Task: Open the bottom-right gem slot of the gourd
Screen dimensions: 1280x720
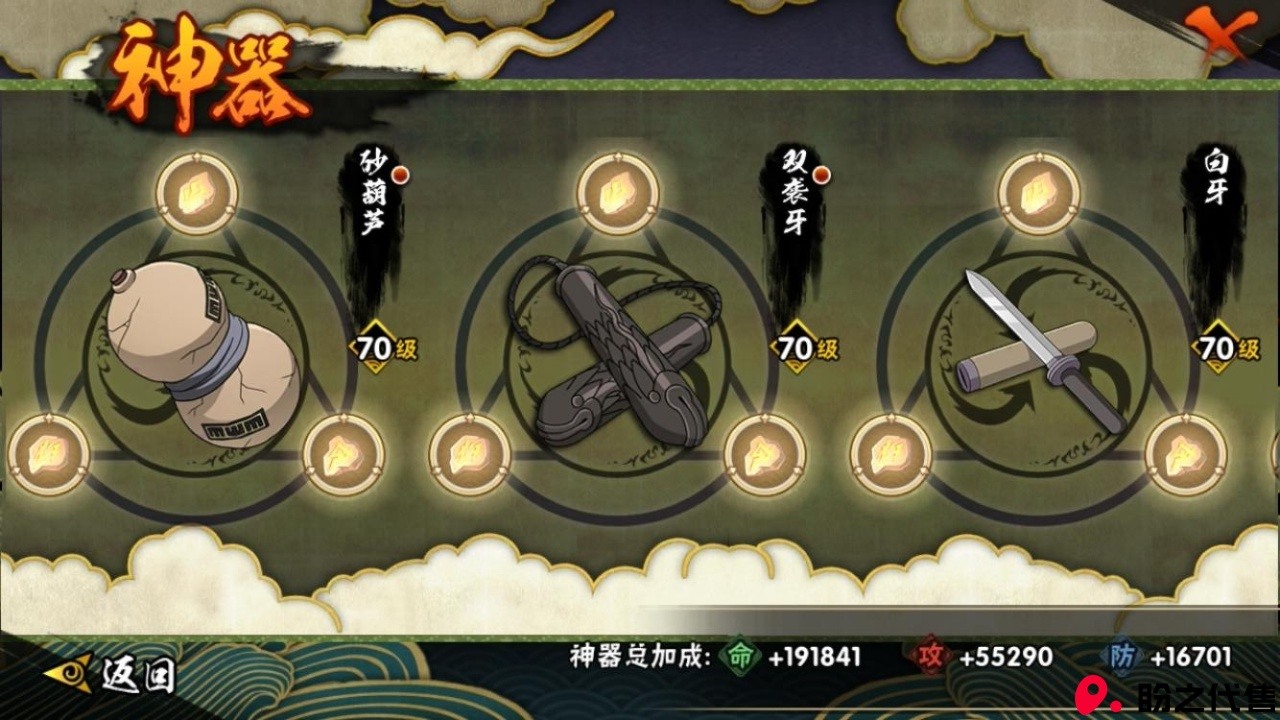Action: [x=343, y=454]
